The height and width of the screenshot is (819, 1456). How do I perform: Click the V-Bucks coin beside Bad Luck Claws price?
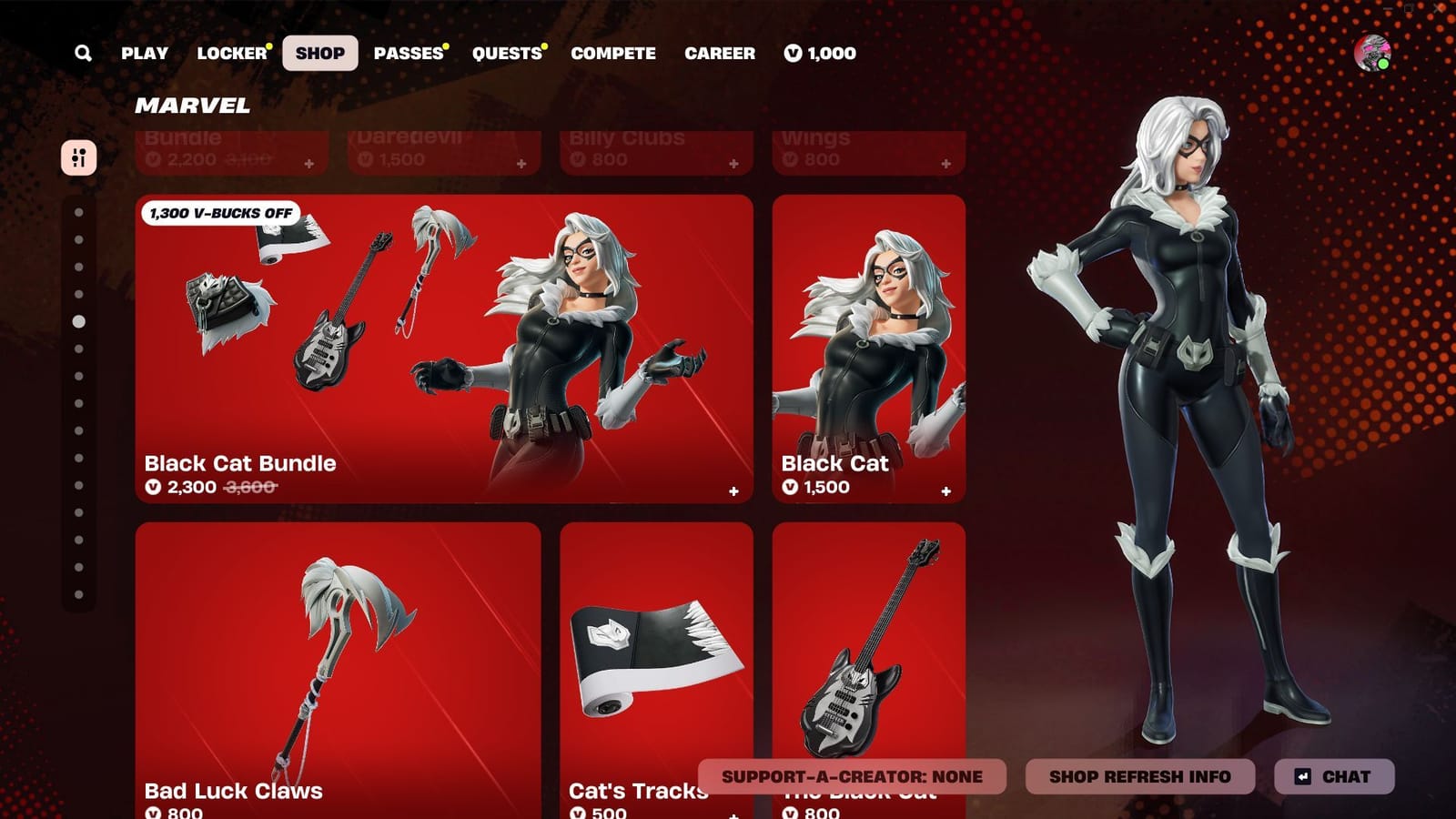point(152,814)
